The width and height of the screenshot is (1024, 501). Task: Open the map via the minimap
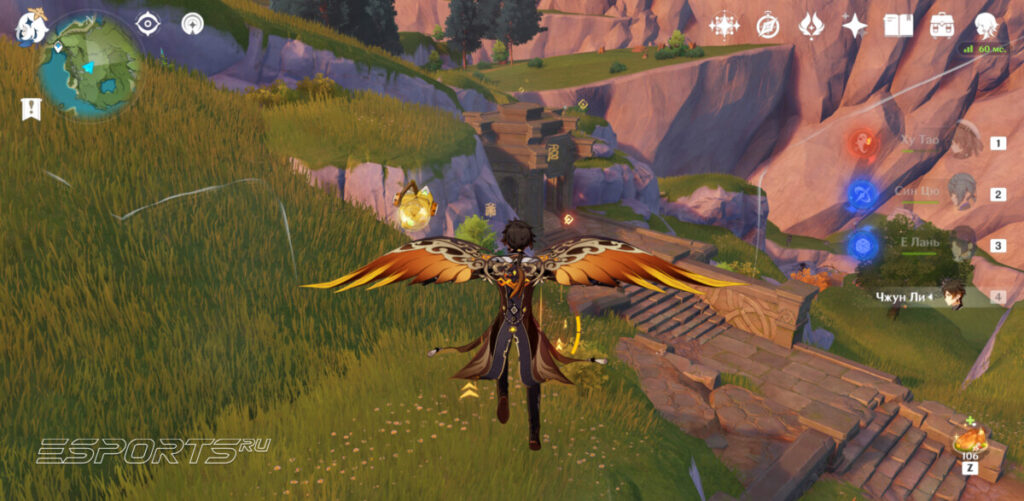coord(91,65)
